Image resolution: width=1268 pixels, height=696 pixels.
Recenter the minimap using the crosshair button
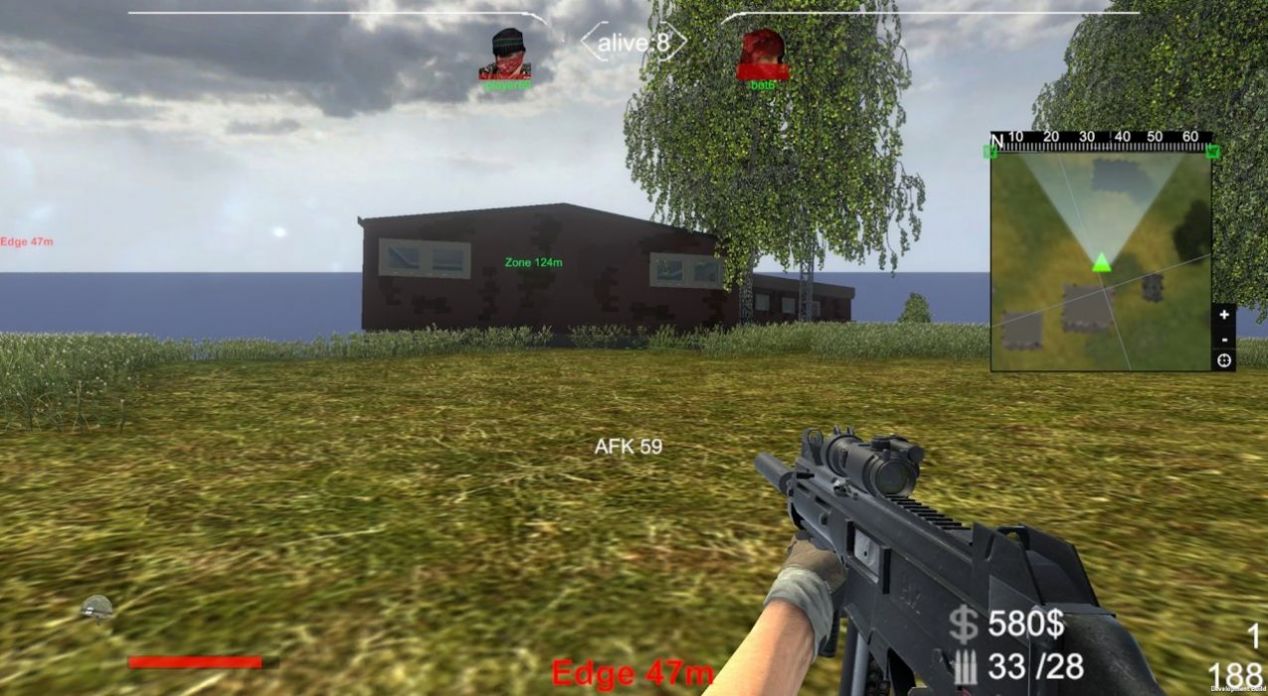point(1224,360)
